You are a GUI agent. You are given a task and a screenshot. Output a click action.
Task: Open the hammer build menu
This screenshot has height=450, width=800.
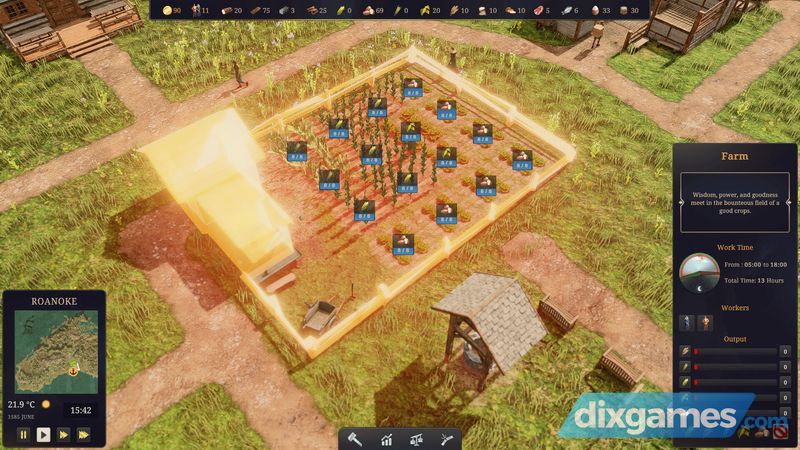coord(354,438)
